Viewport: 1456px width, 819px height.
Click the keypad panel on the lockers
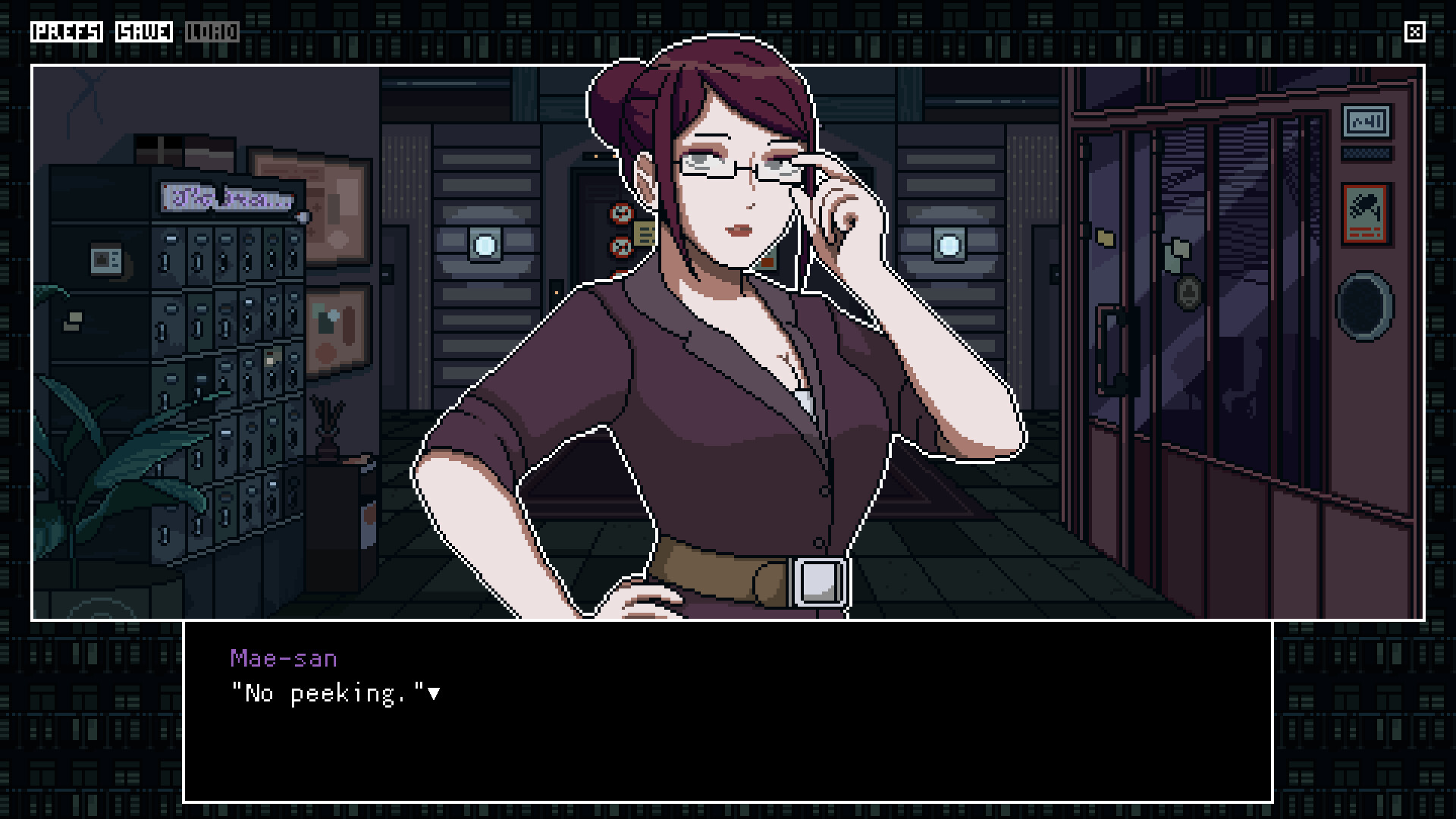click(x=106, y=259)
